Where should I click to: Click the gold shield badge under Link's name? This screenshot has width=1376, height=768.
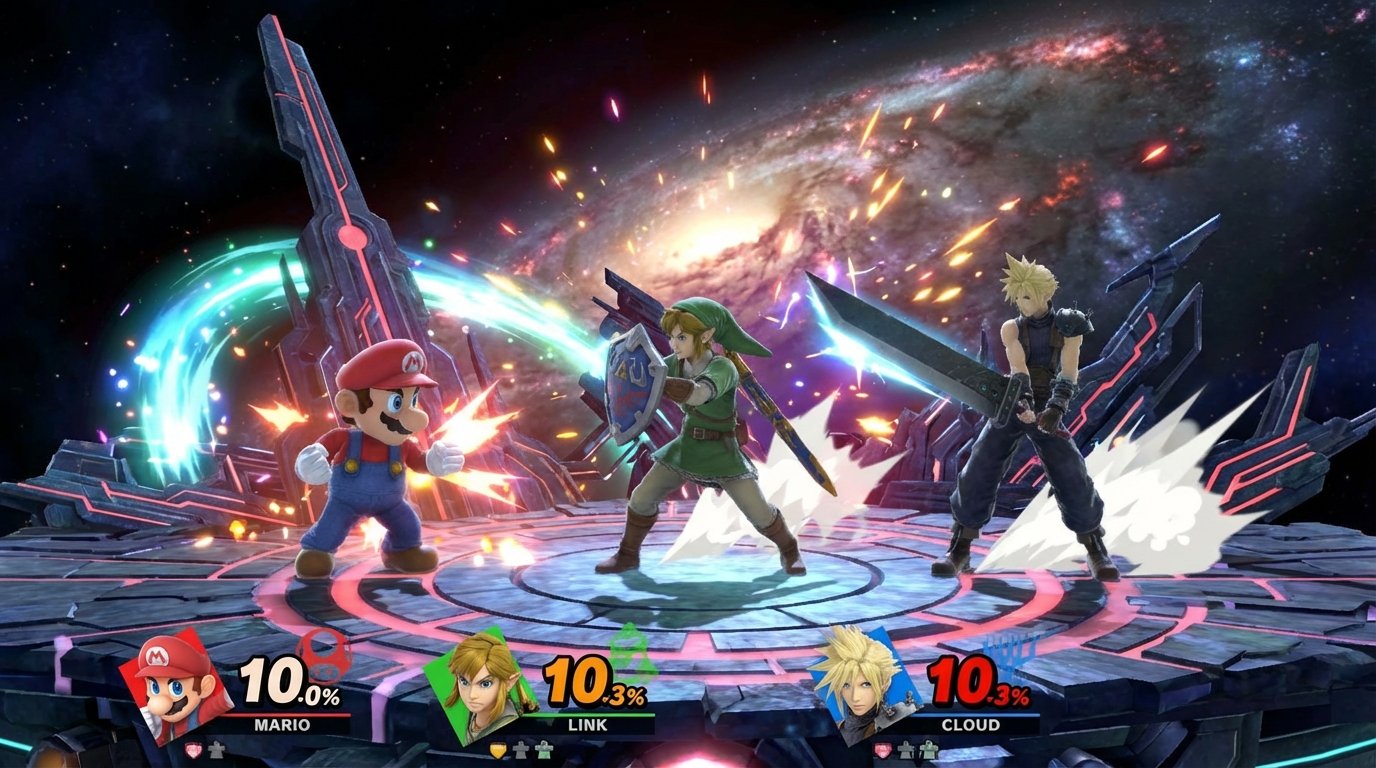497,750
